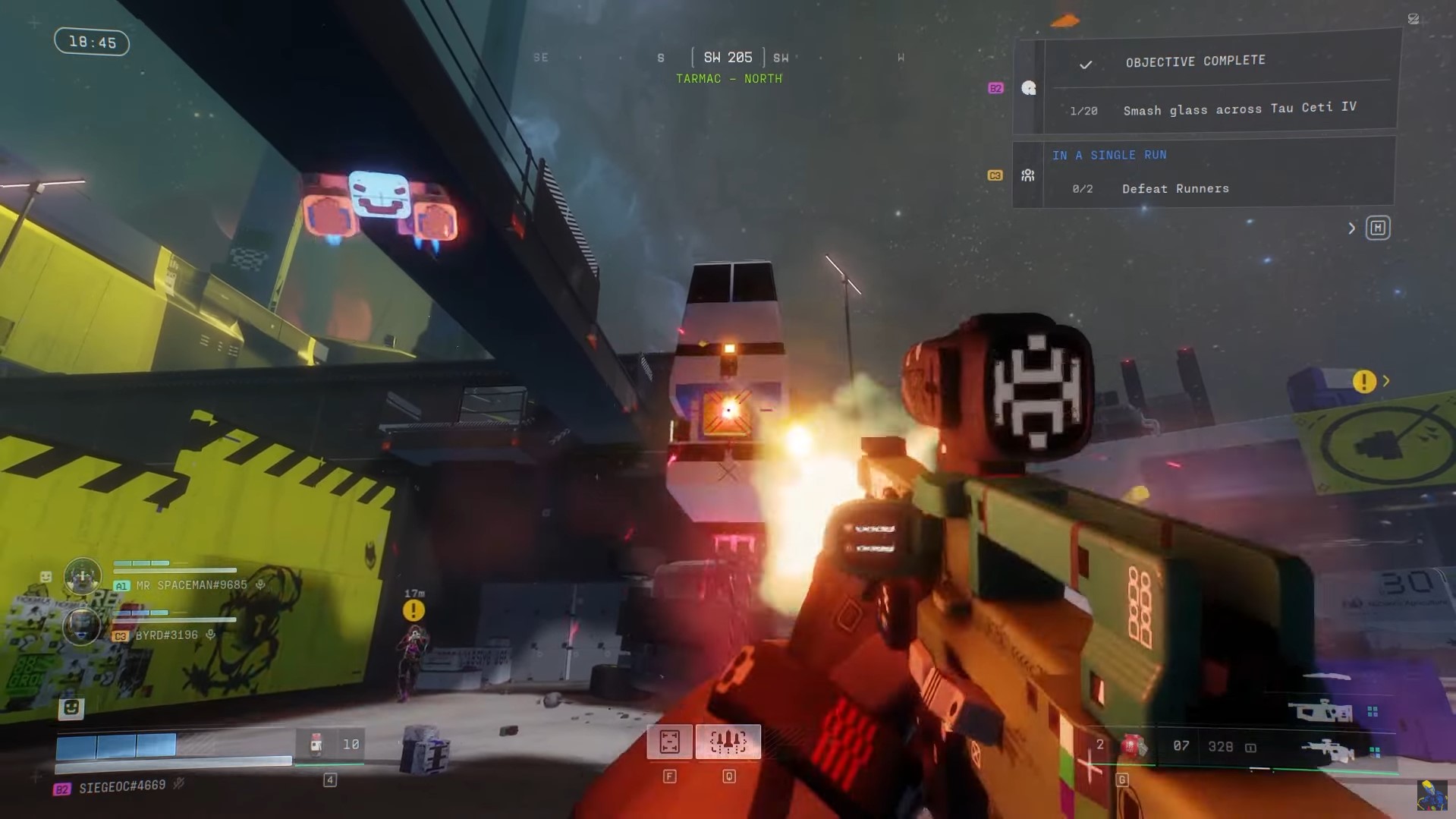This screenshot has height=819, width=1456.
Task: Switch to the upper weapon icon
Action: tap(1324, 711)
